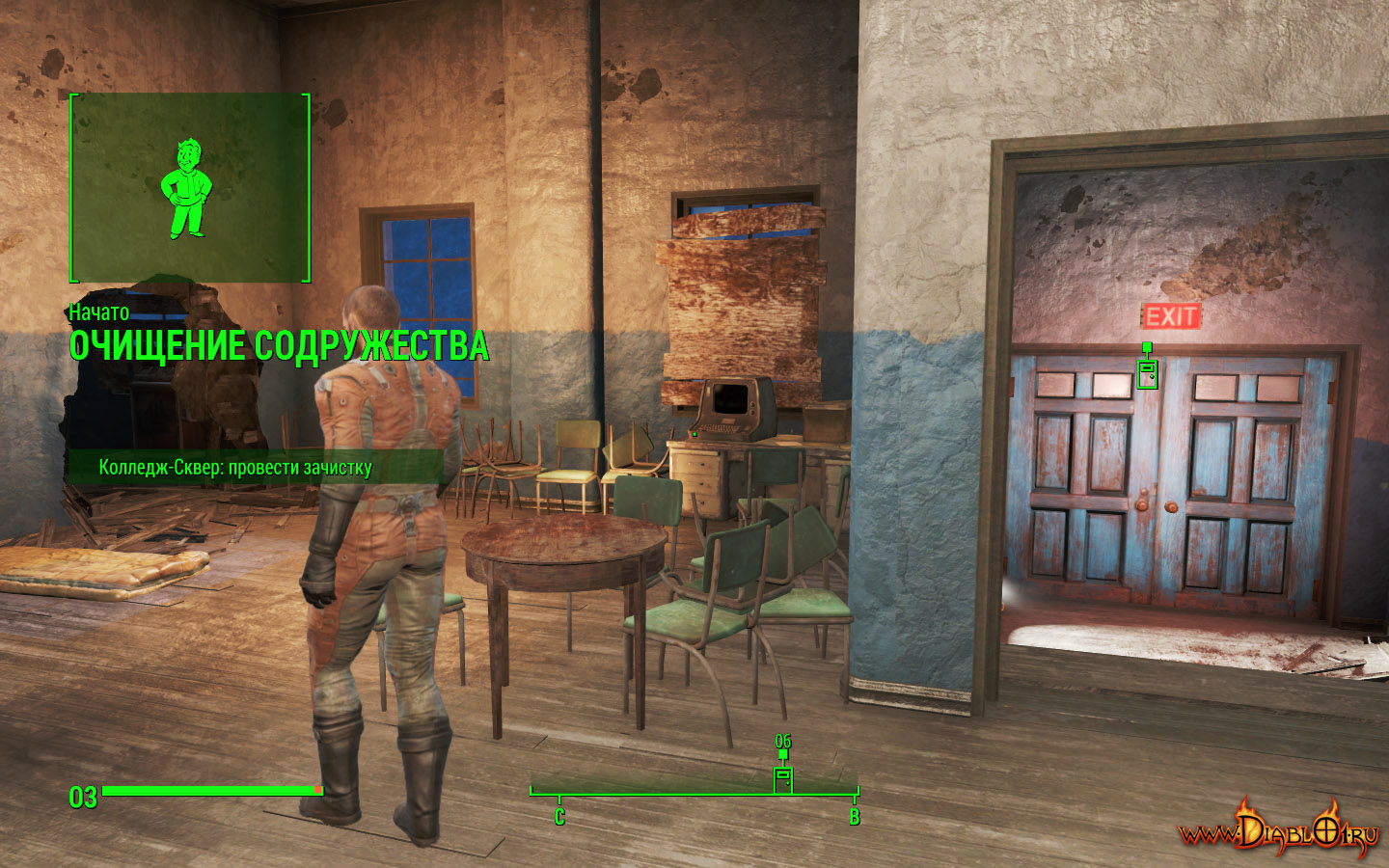
Task: Select the quest title ОЧИЩЕНИЕ СОДРУЖЕСТВА
Action: [279, 346]
